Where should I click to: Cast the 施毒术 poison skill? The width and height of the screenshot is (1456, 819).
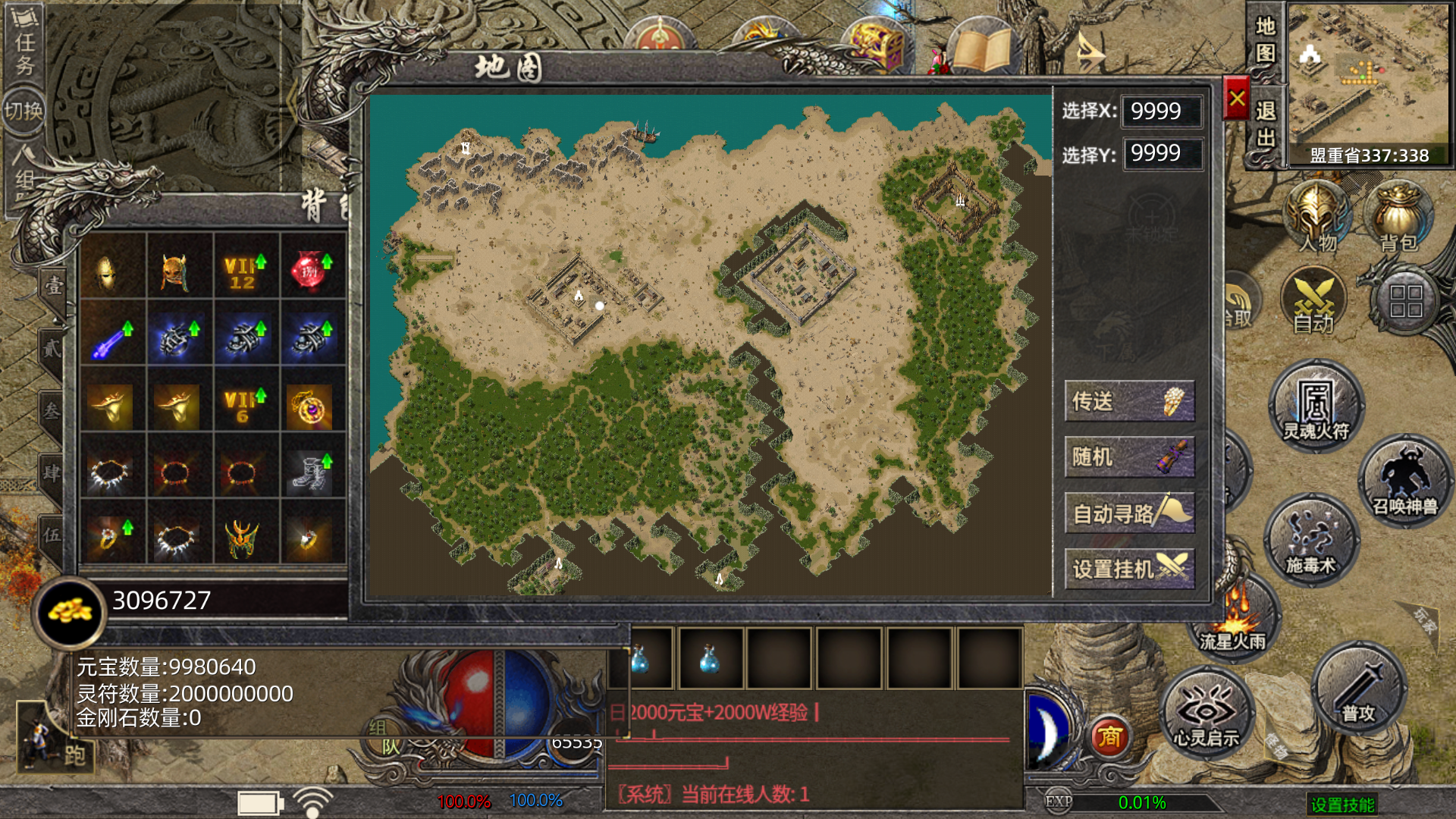tap(1310, 540)
